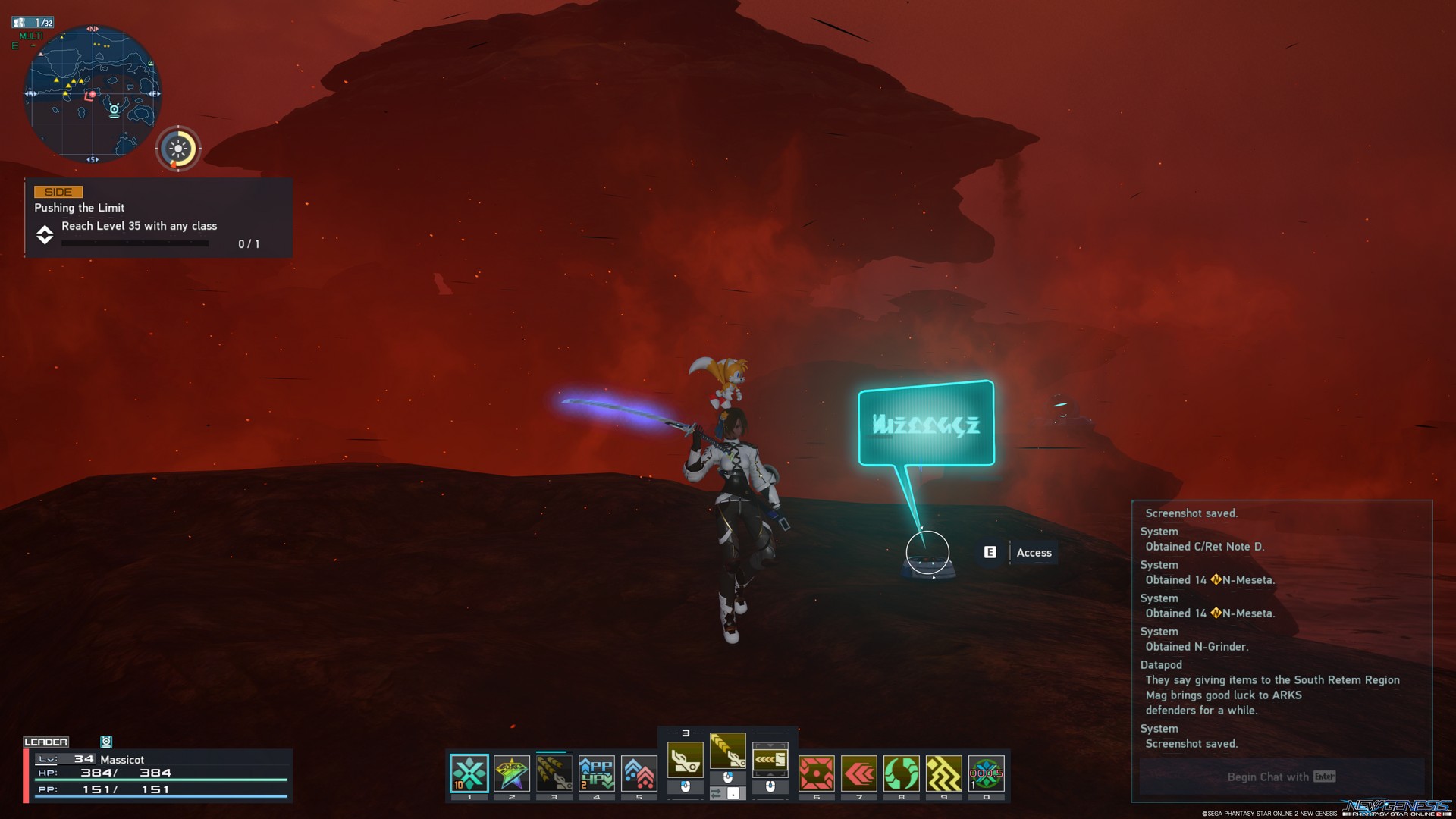This screenshot has width=1456, height=819.
Task: Click the weapon action sword icon in the center palette
Action: point(686,760)
